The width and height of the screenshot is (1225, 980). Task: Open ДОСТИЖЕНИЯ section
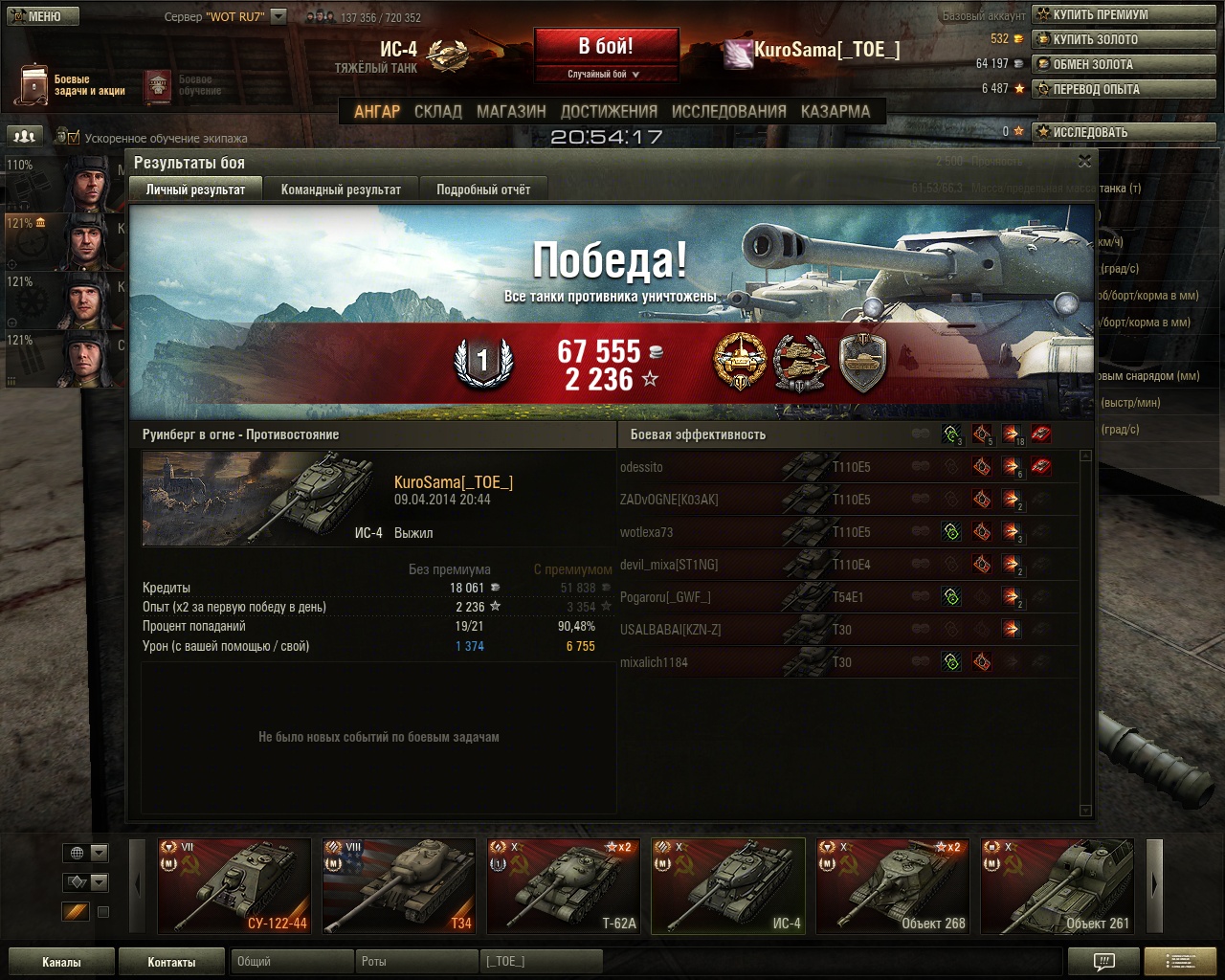click(x=609, y=111)
